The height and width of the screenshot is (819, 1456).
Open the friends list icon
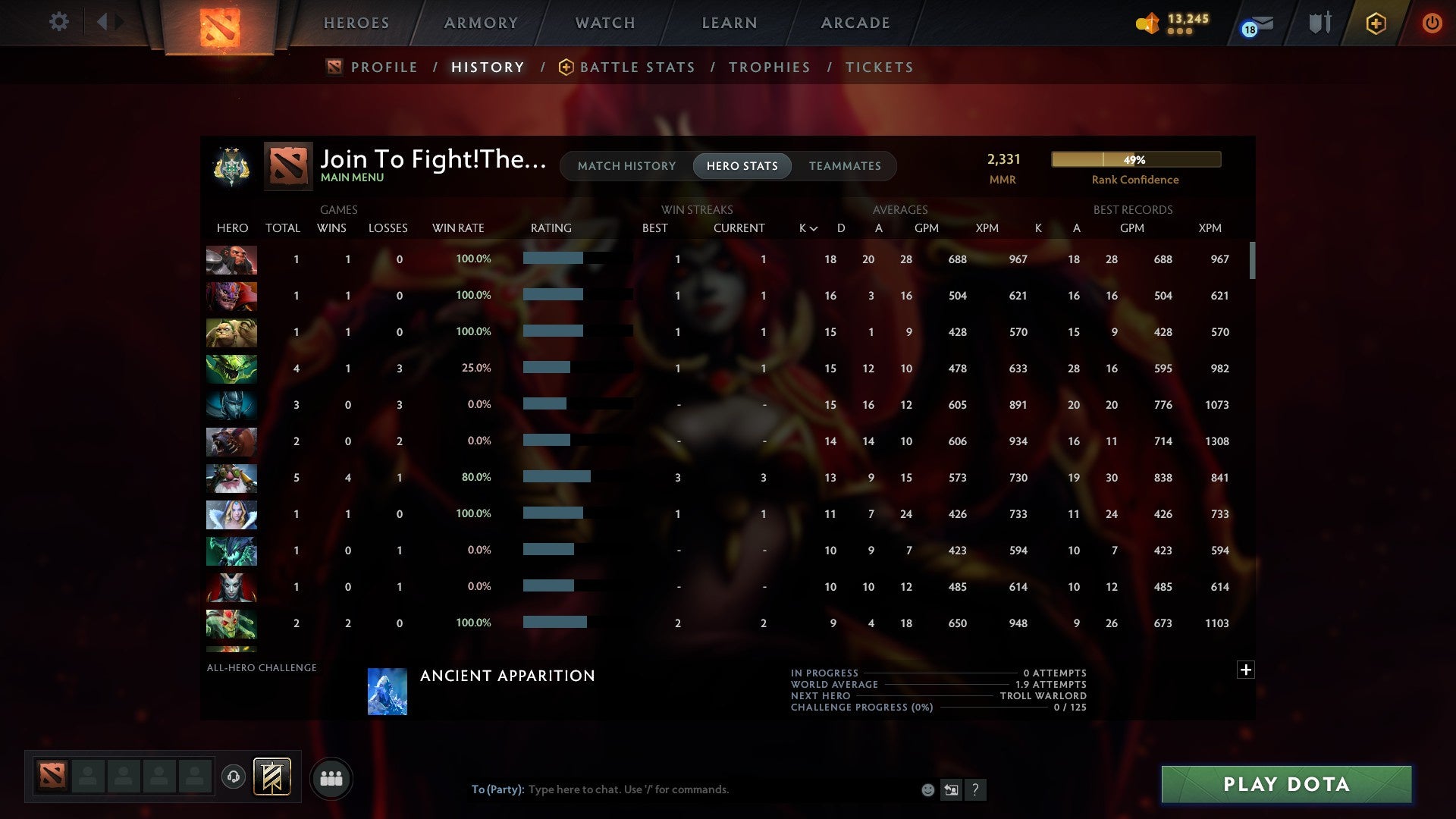pyautogui.click(x=332, y=778)
